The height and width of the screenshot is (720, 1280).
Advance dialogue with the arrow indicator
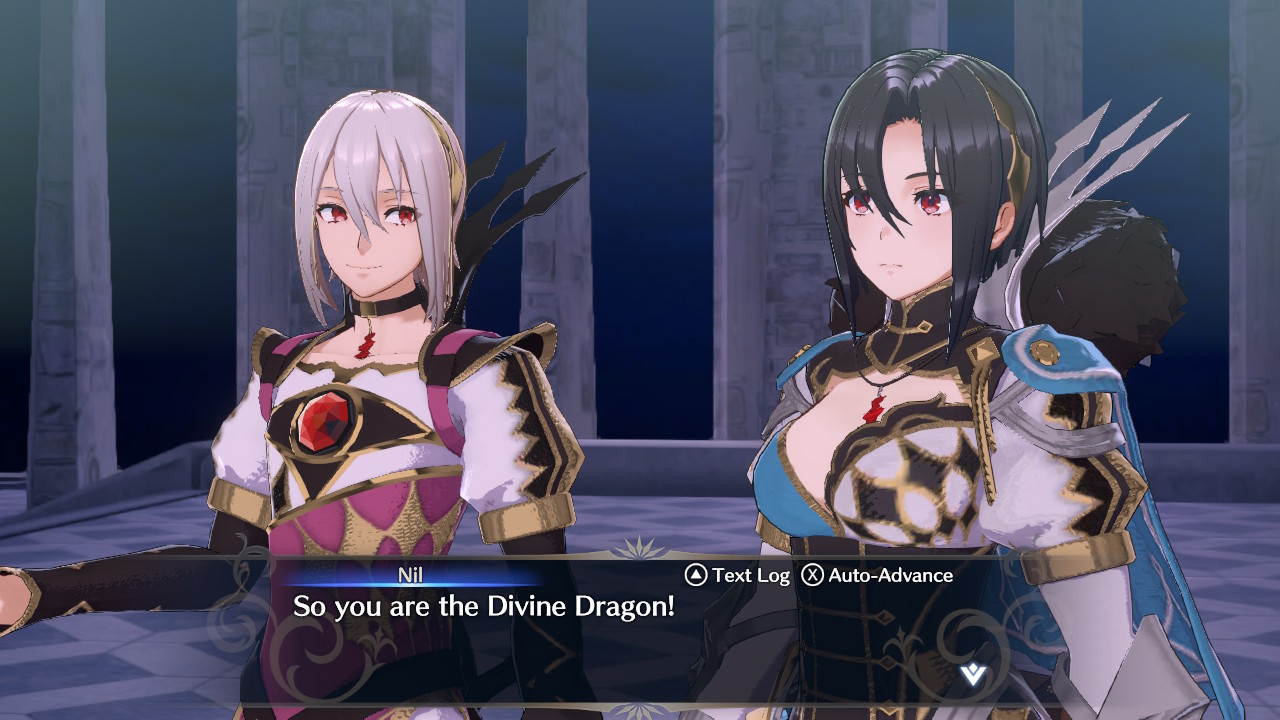(972, 674)
